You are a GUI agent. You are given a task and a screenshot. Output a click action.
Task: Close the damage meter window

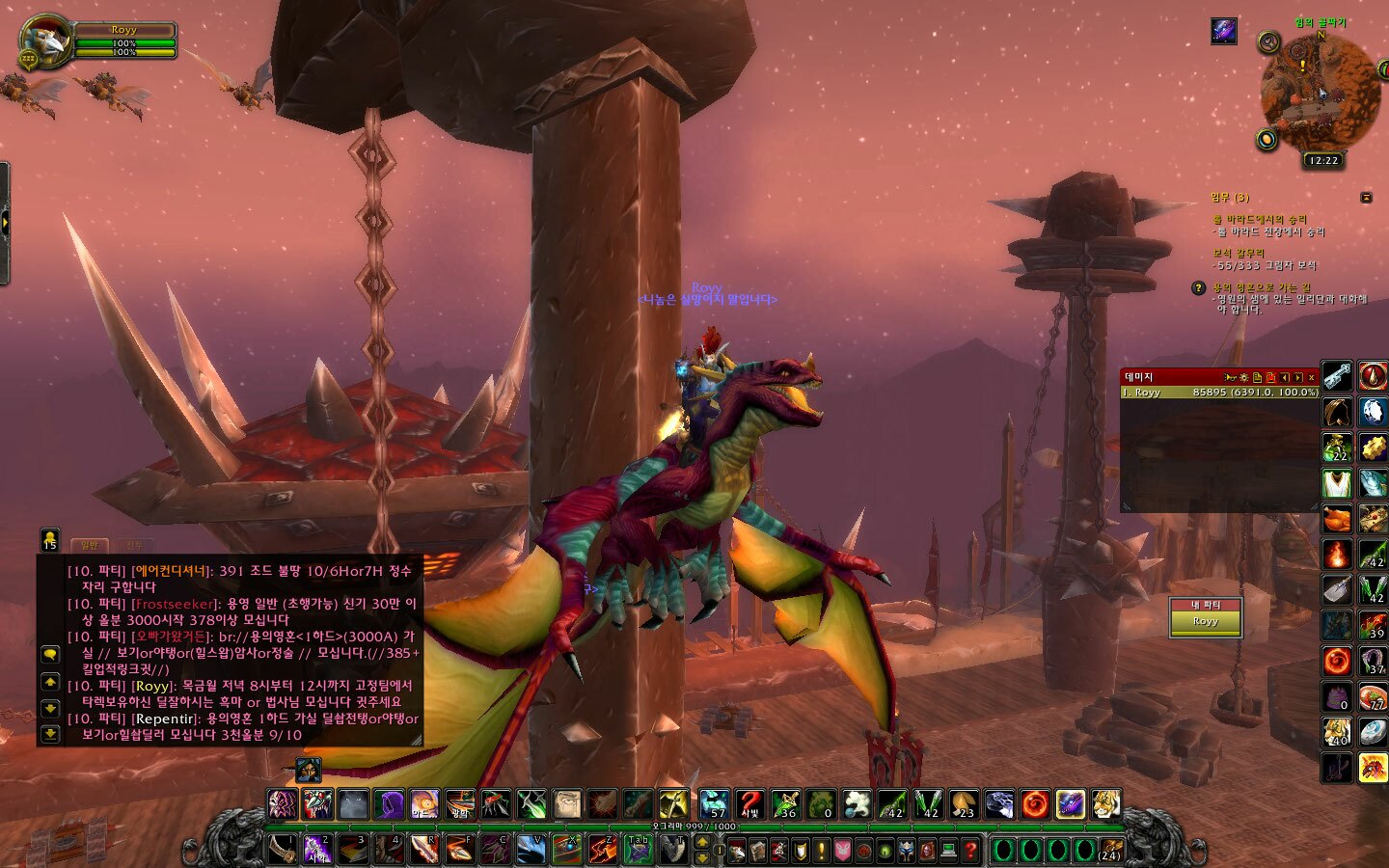1311,377
